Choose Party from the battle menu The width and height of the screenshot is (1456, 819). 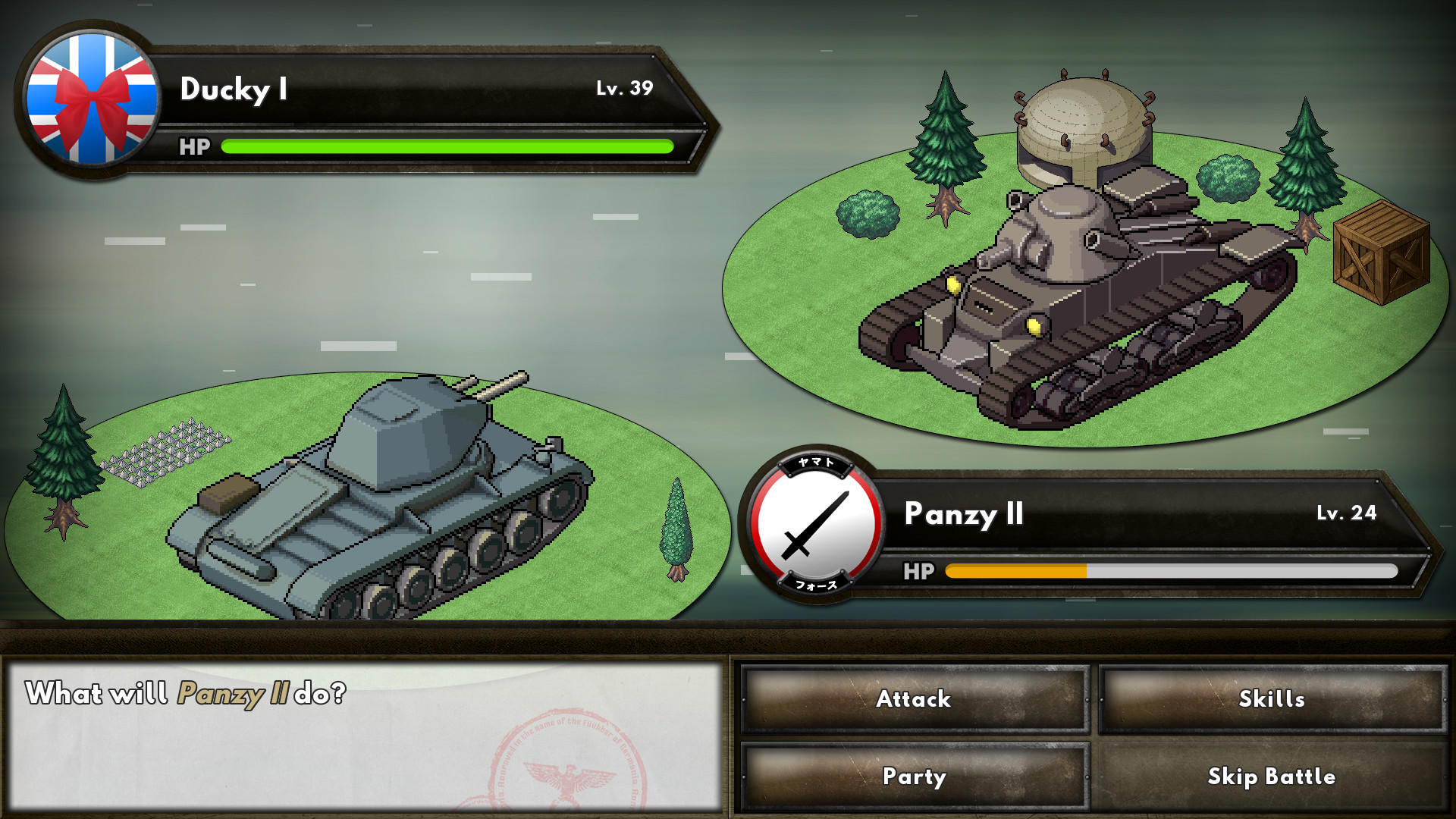(913, 777)
